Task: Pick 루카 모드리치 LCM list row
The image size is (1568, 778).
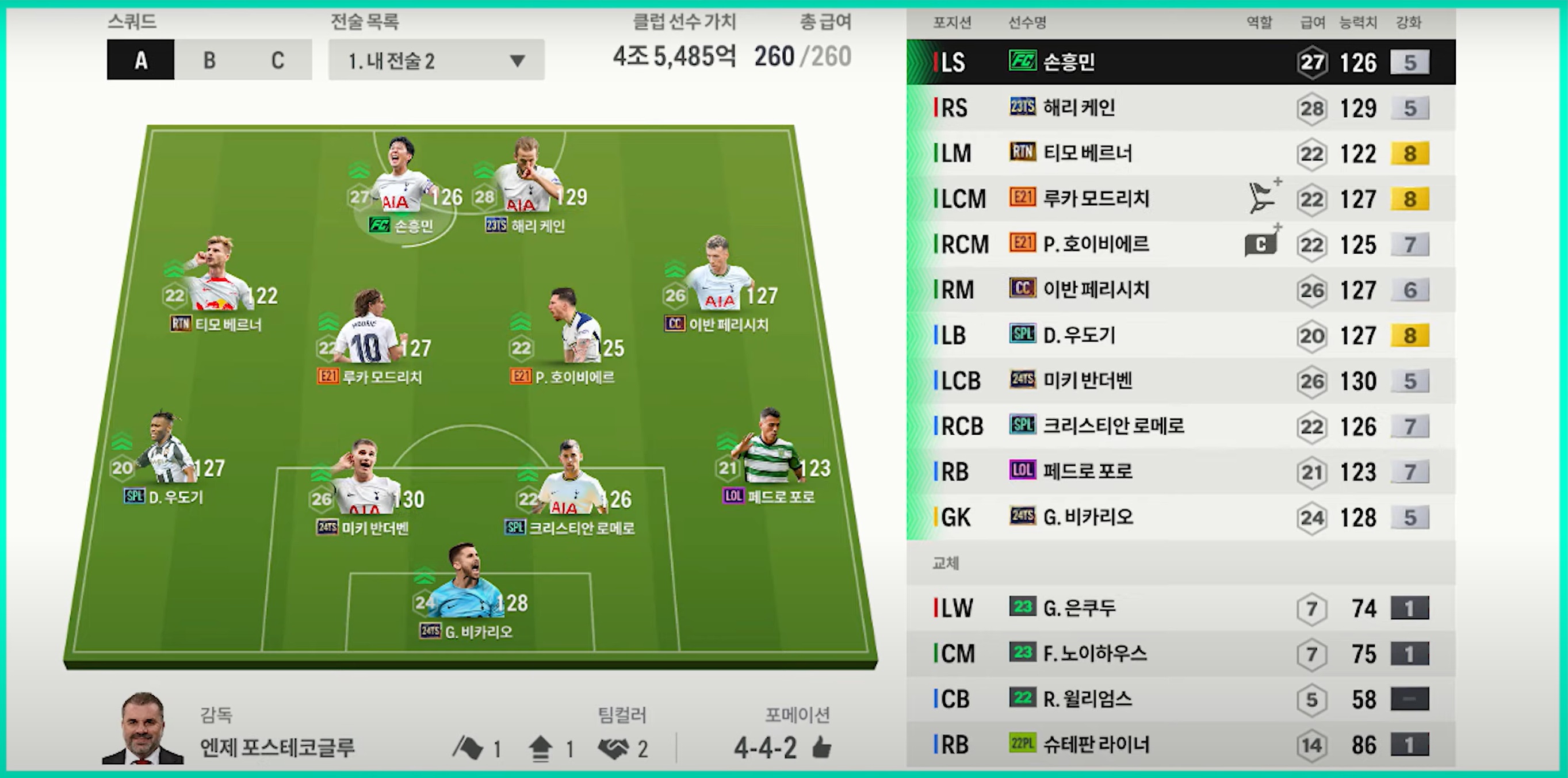Action: coord(1180,199)
